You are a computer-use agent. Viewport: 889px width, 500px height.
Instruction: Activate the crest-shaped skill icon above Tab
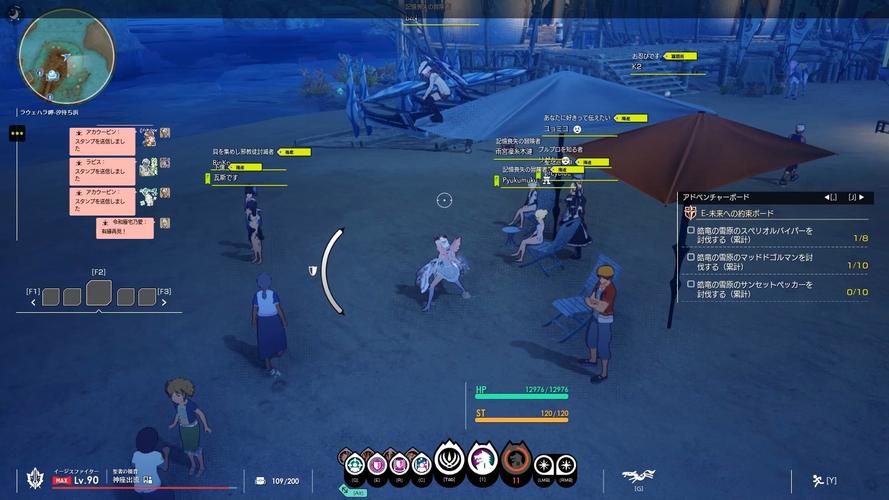coord(450,461)
